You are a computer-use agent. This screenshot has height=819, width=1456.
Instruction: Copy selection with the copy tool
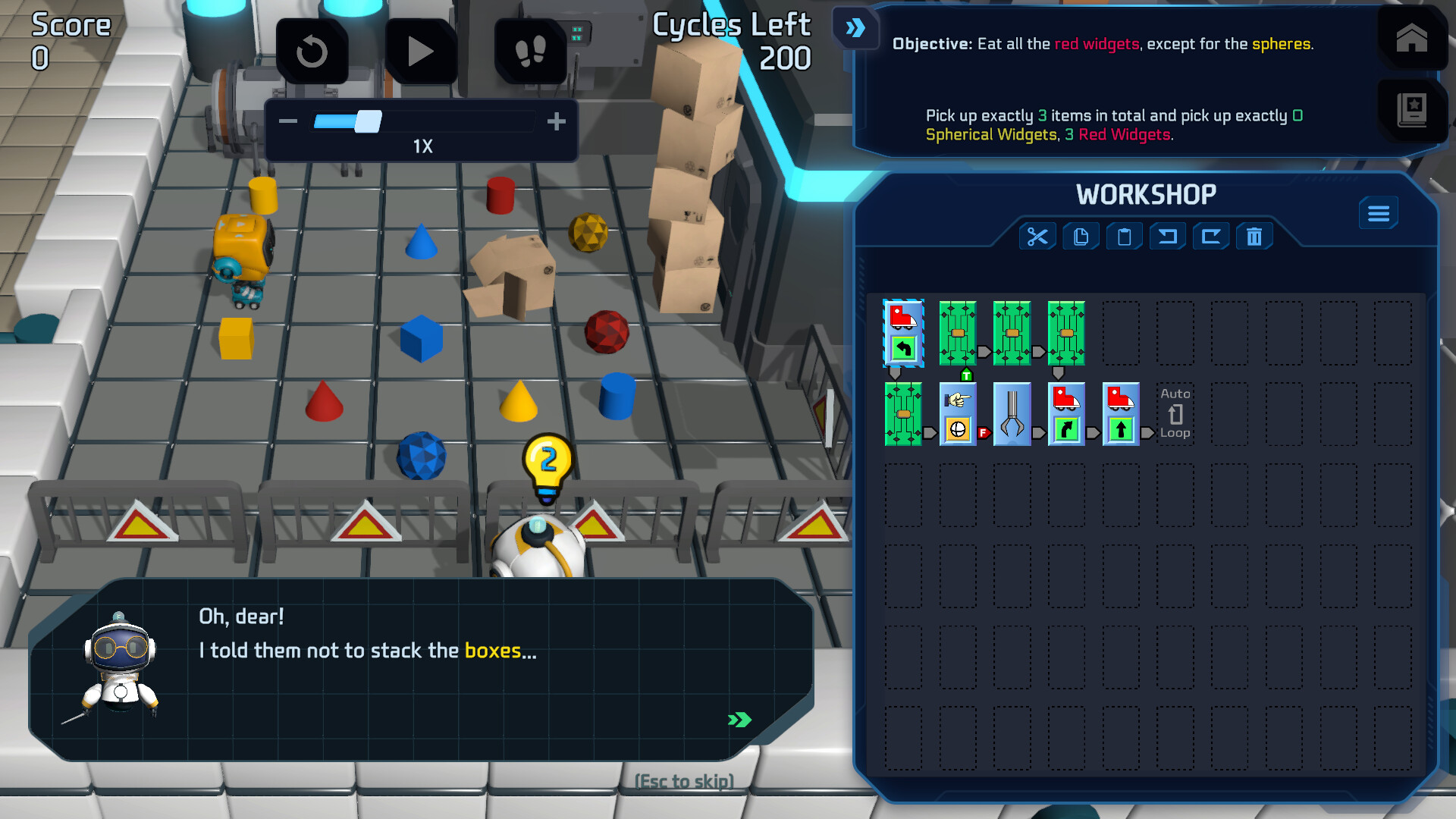1081,237
